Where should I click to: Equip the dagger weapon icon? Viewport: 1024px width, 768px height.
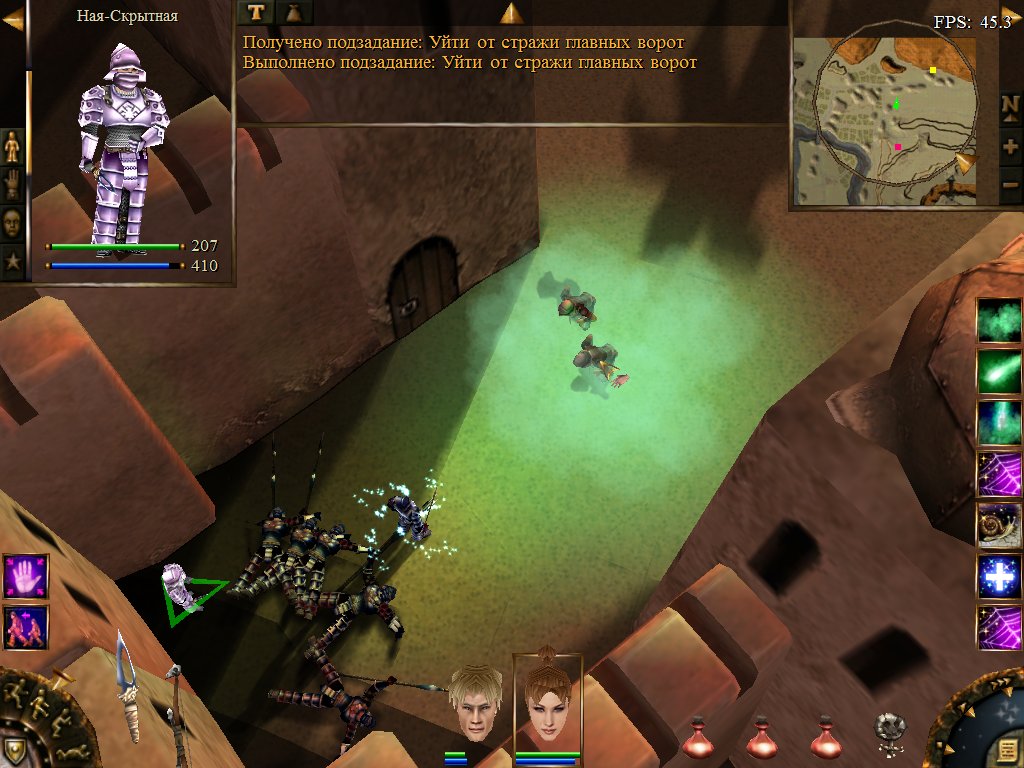[128, 685]
